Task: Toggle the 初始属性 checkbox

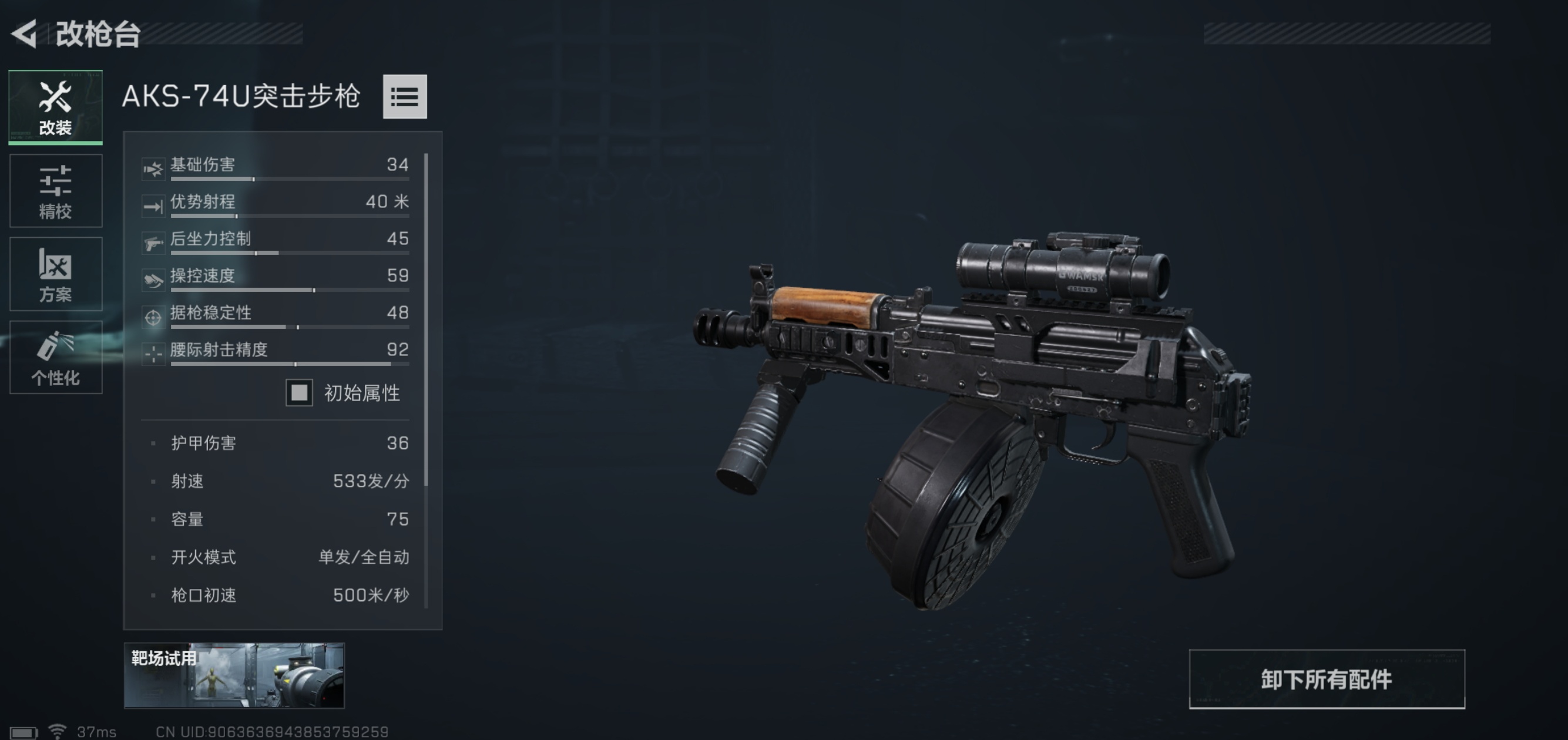Action: point(300,393)
